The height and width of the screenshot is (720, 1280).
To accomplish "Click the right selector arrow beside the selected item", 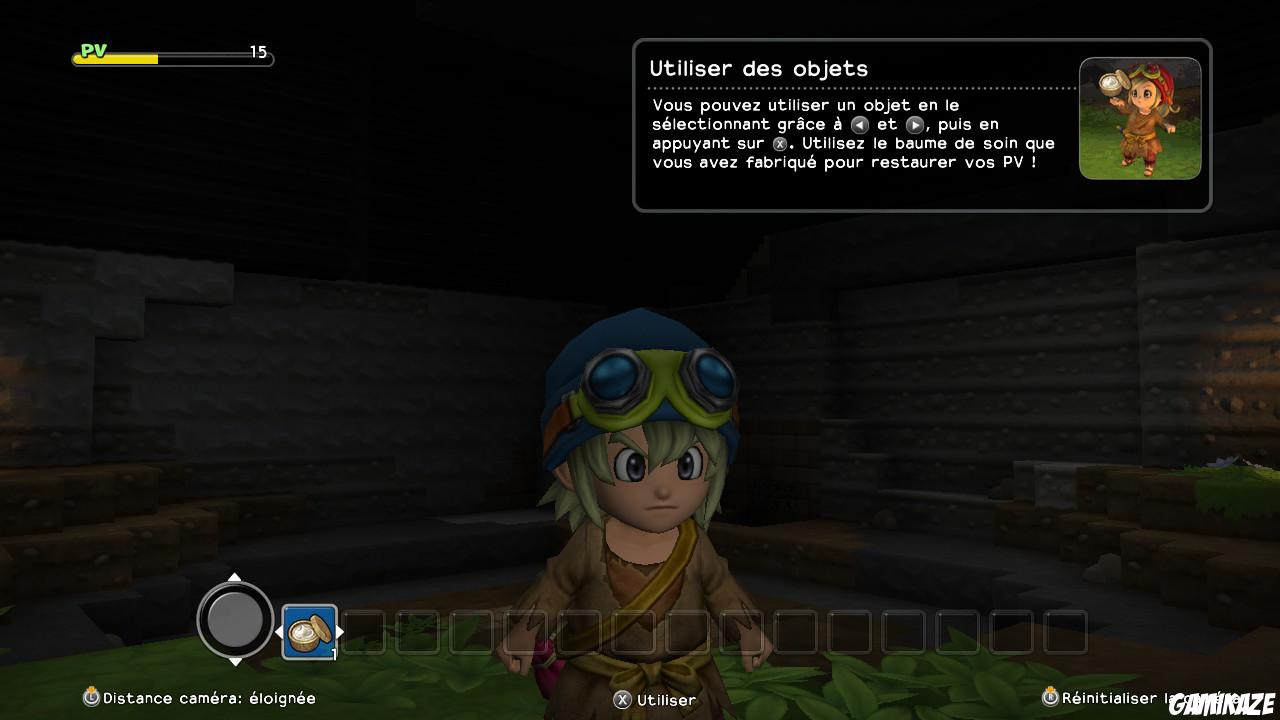I will 340,632.
